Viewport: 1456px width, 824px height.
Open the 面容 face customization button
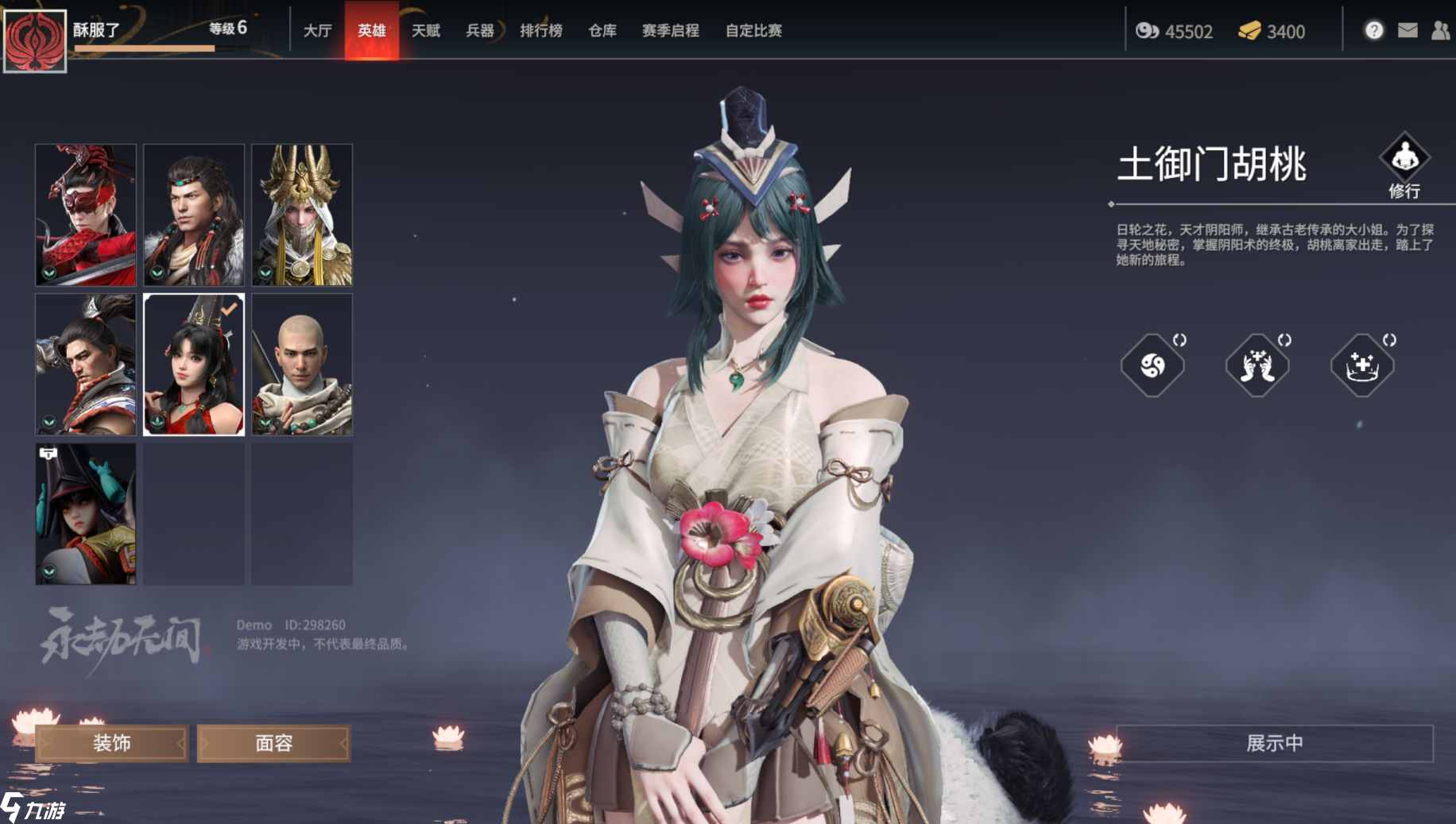click(x=274, y=743)
